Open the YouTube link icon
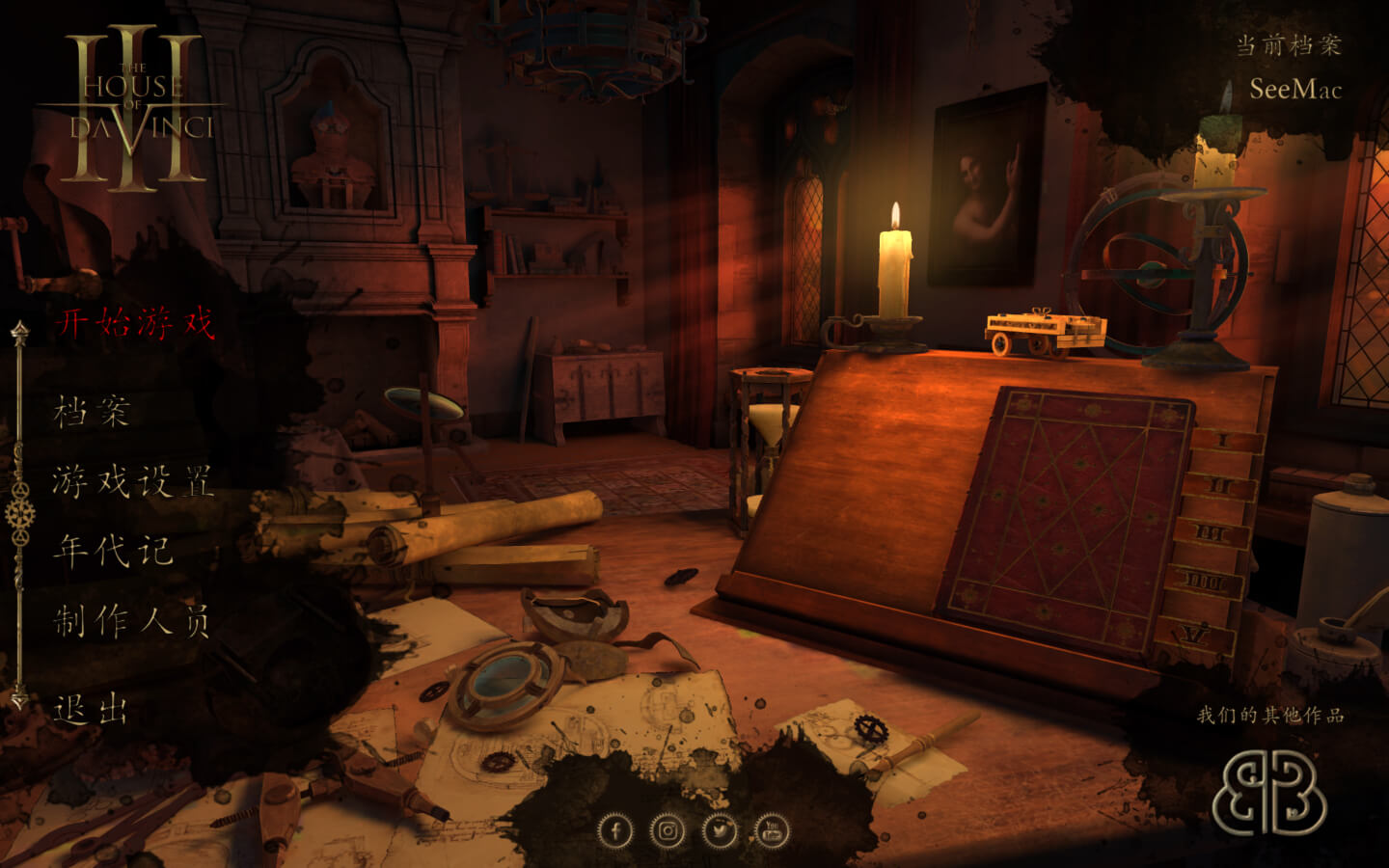 coord(772,830)
